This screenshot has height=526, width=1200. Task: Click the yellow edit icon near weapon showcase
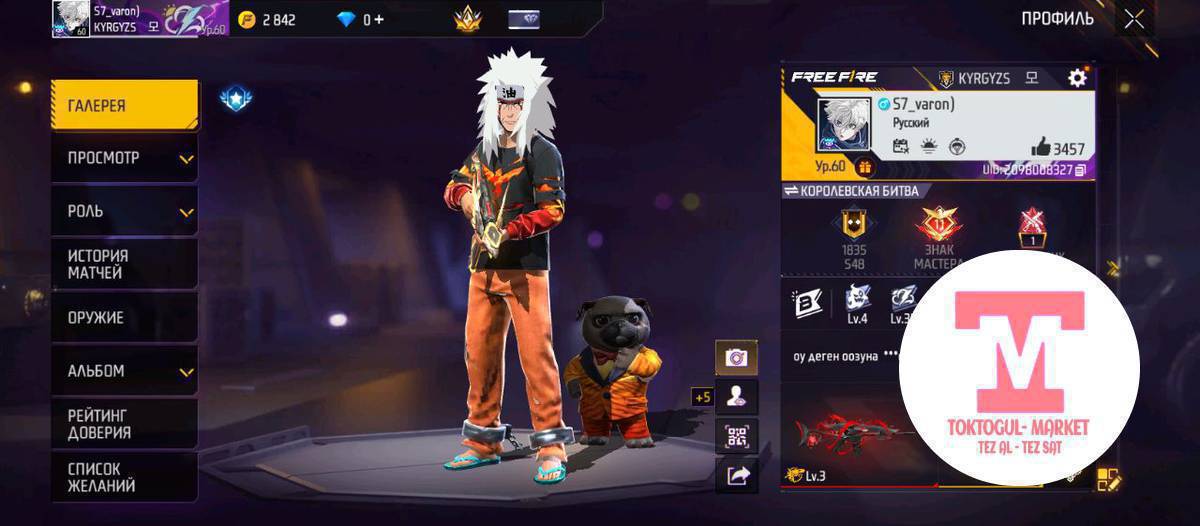[1109, 480]
